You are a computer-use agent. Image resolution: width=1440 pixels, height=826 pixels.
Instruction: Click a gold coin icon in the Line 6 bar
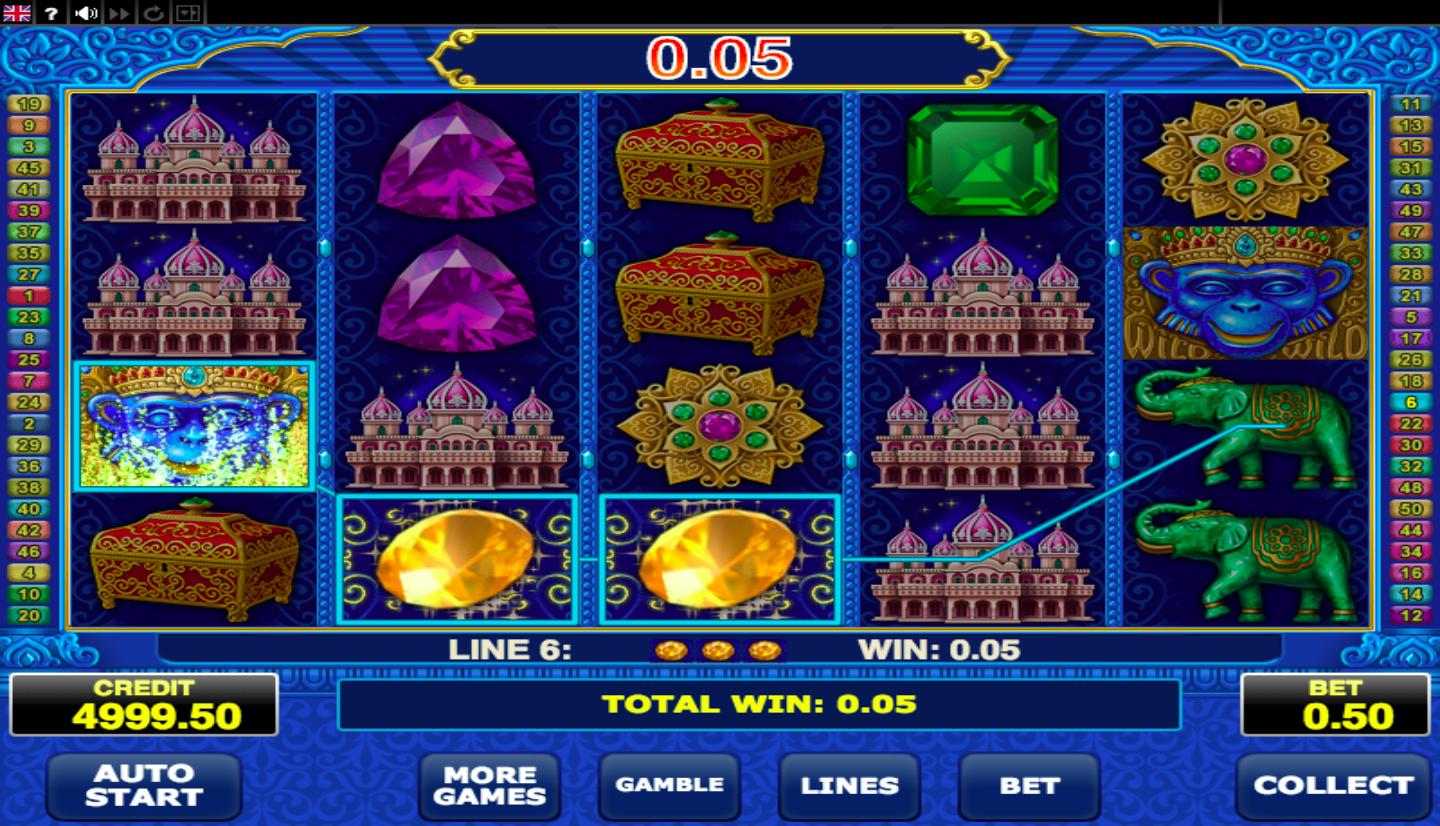click(x=720, y=649)
